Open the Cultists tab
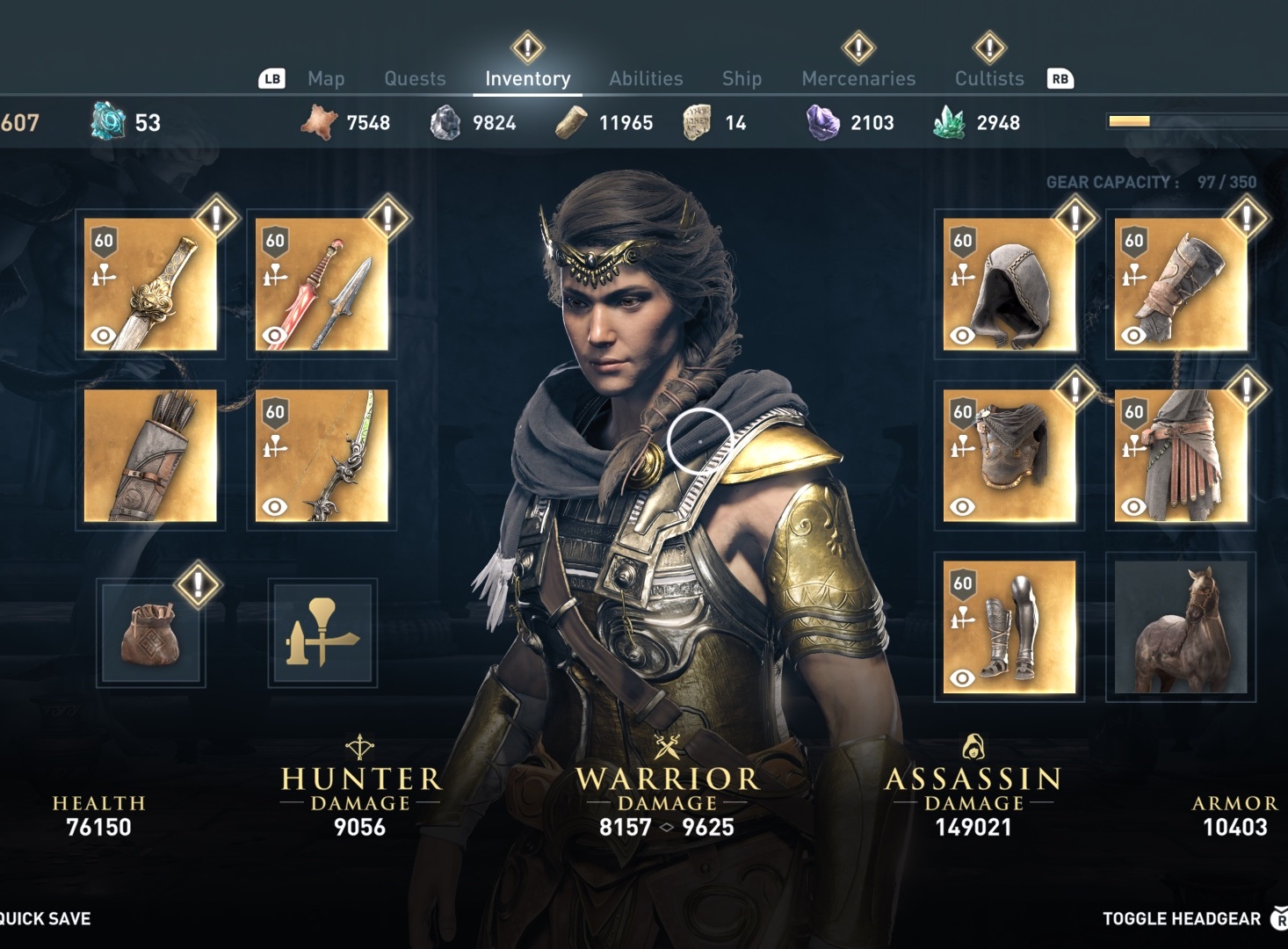This screenshot has width=1288, height=949. pos(989,79)
